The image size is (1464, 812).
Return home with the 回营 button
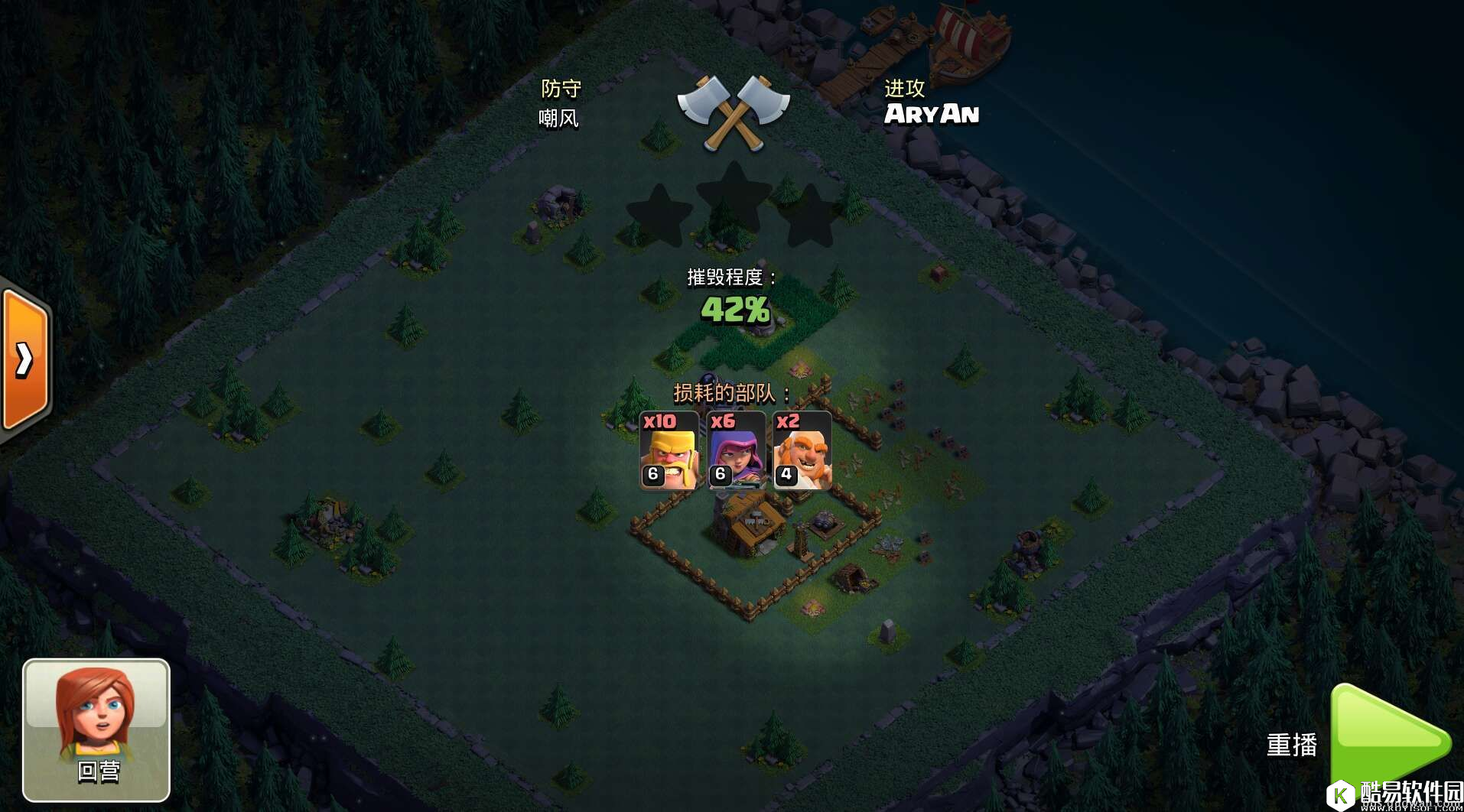(96, 729)
